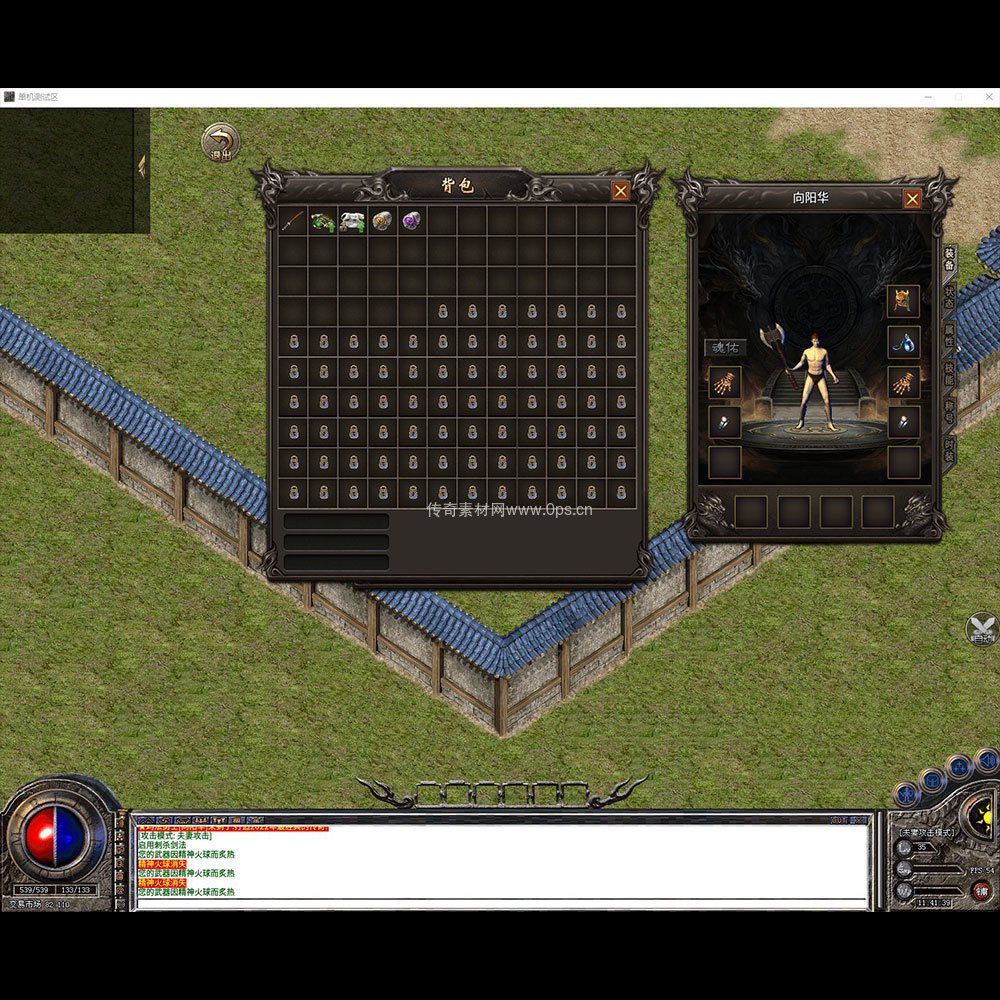Image resolution: width=1000 pixels, height=1000 pixels.
Task: Switch to the 装备 equipment tab
Action: coord(949,259)
